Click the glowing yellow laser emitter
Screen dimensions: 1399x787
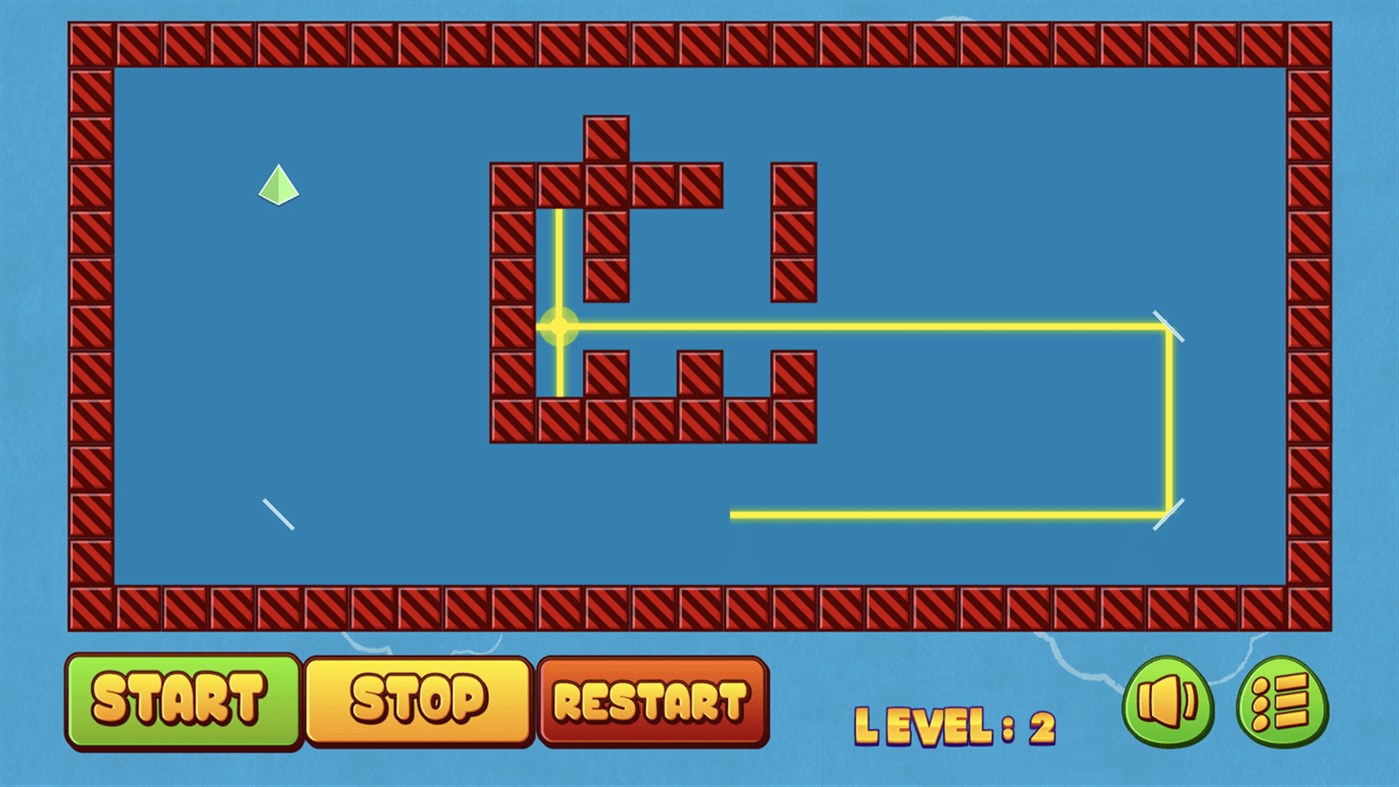click(x=558, y=325)
